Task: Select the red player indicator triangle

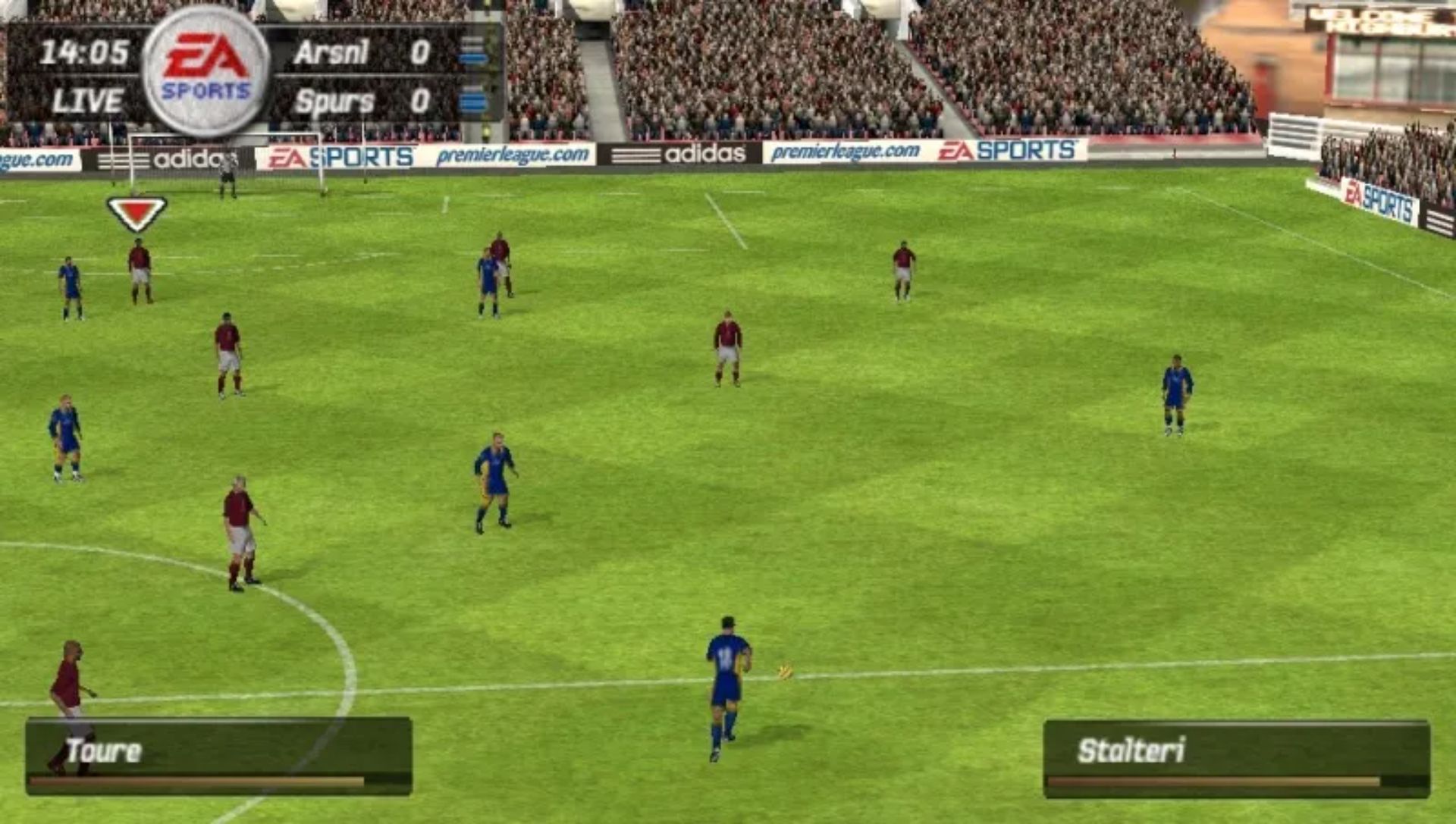Action: [136, 210]
